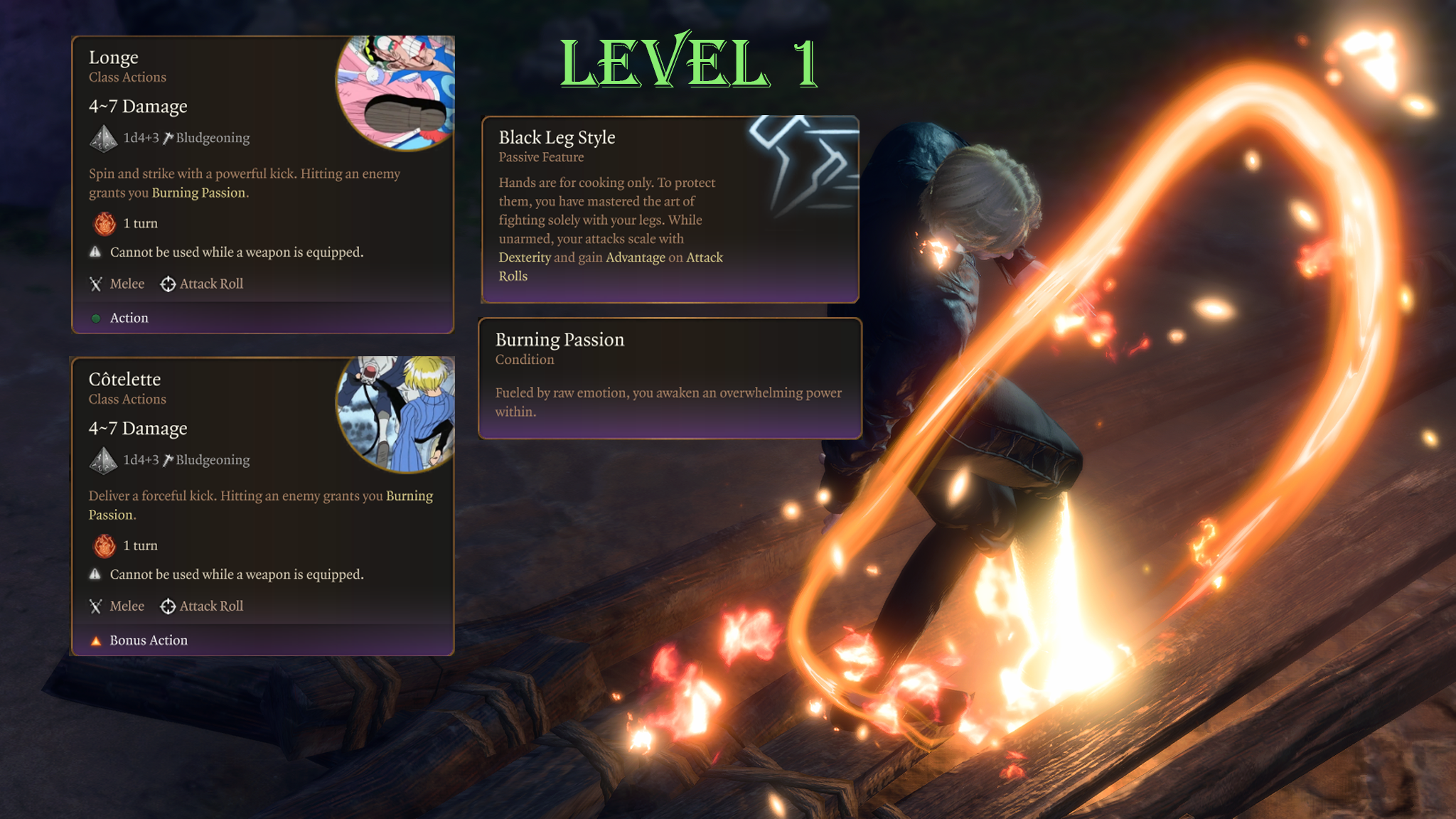Select the Longe ability portrait icon

pyautogui.click(x=397, y=91)
